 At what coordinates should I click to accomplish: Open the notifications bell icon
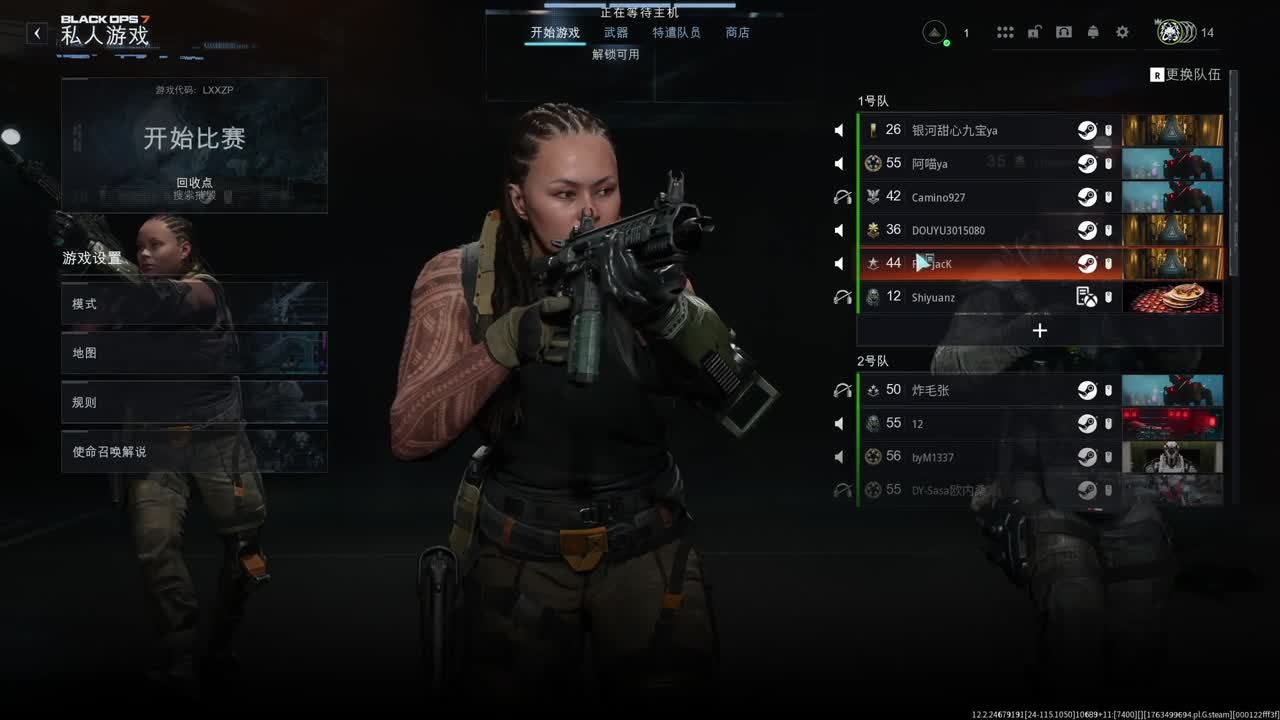[x=1093, y=32]
